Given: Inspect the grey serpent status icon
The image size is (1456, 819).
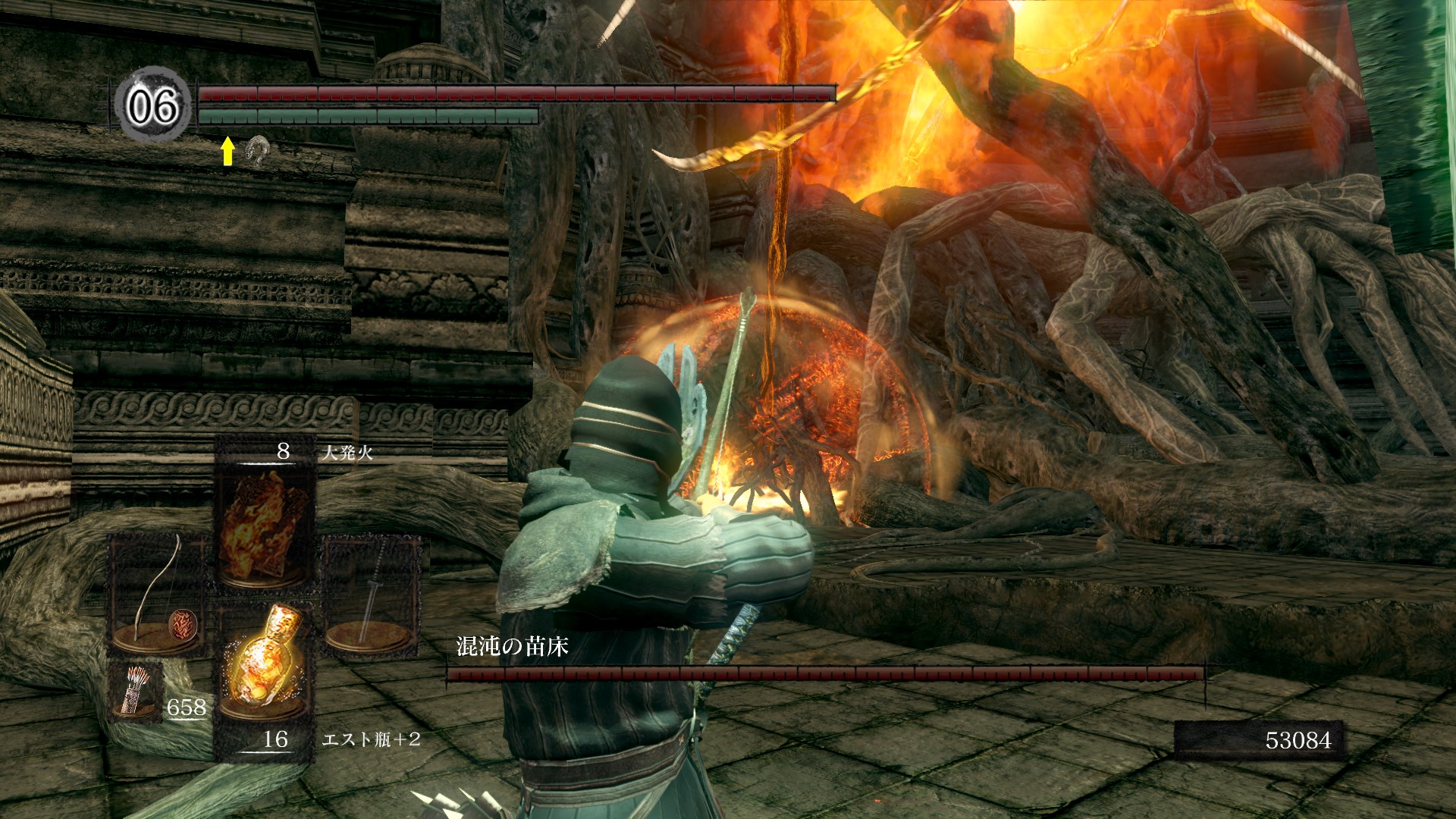Looking at the screenshot, I should click(258, 152).
